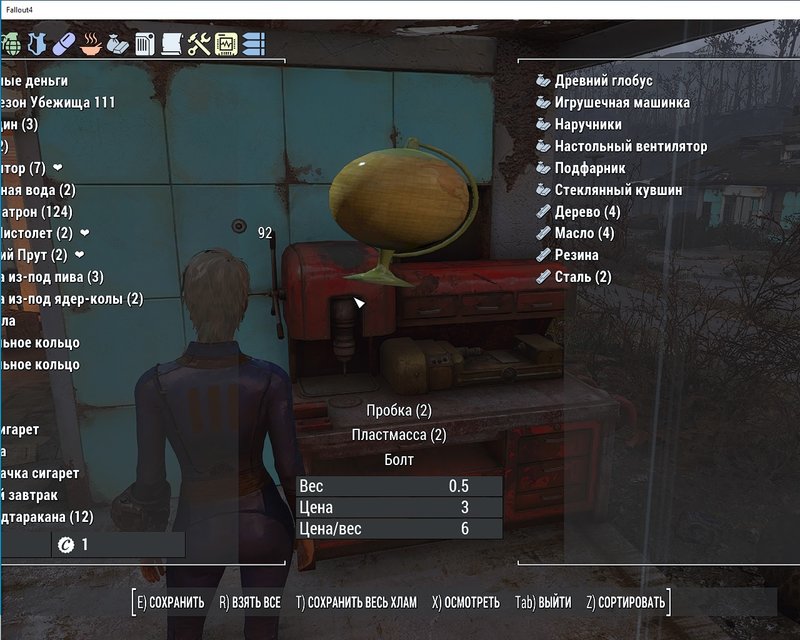800x640 pixels.
Task: Select Древний глобус in the container list
Action: pyautogui.click(x=603, y=81)
